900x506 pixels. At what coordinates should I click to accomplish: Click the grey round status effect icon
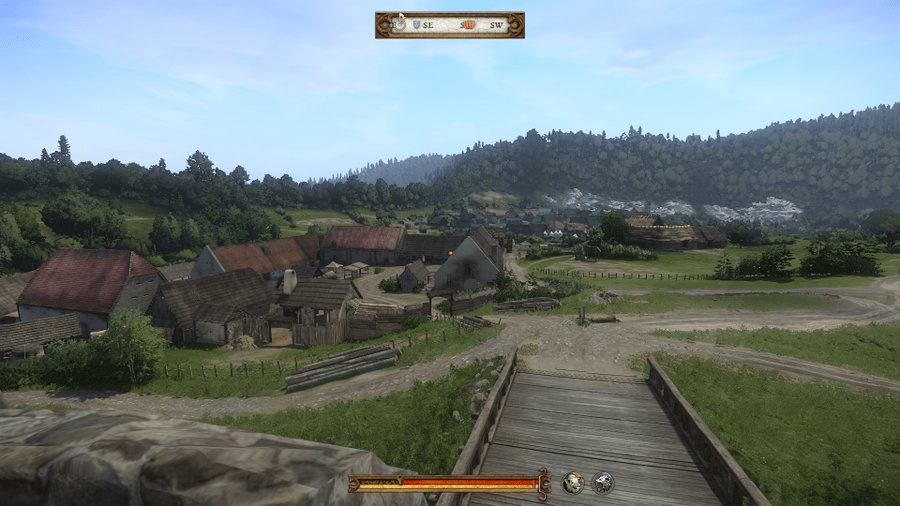(x=602, y=483)
